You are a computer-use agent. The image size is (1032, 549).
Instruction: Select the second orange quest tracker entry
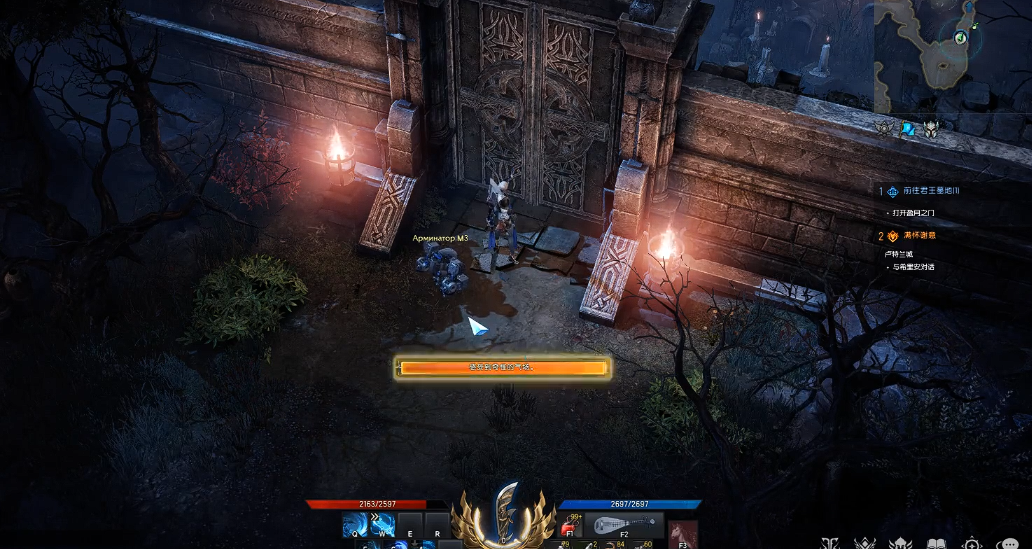tap(923, 236)
